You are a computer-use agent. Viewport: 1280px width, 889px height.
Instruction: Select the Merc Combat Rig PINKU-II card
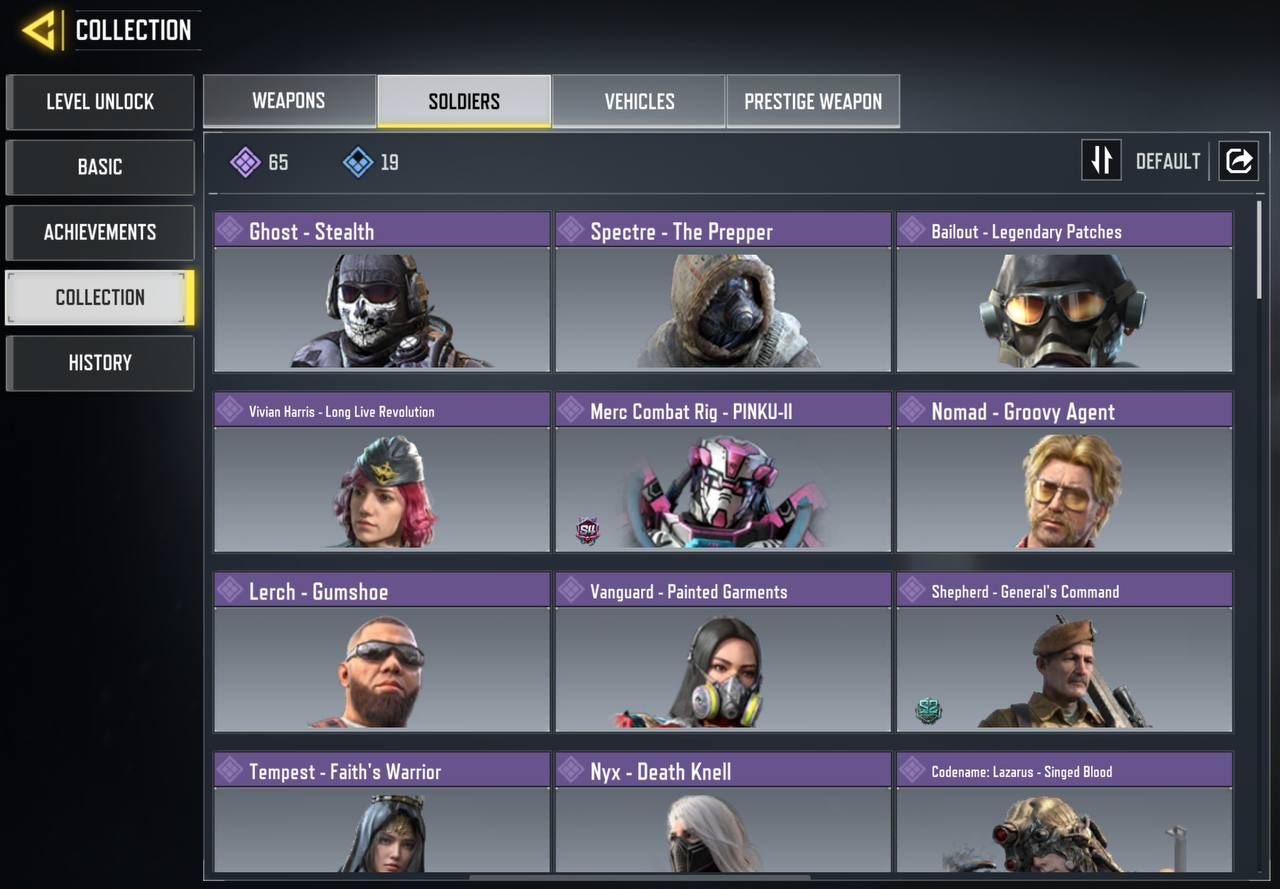click(723, 472)
